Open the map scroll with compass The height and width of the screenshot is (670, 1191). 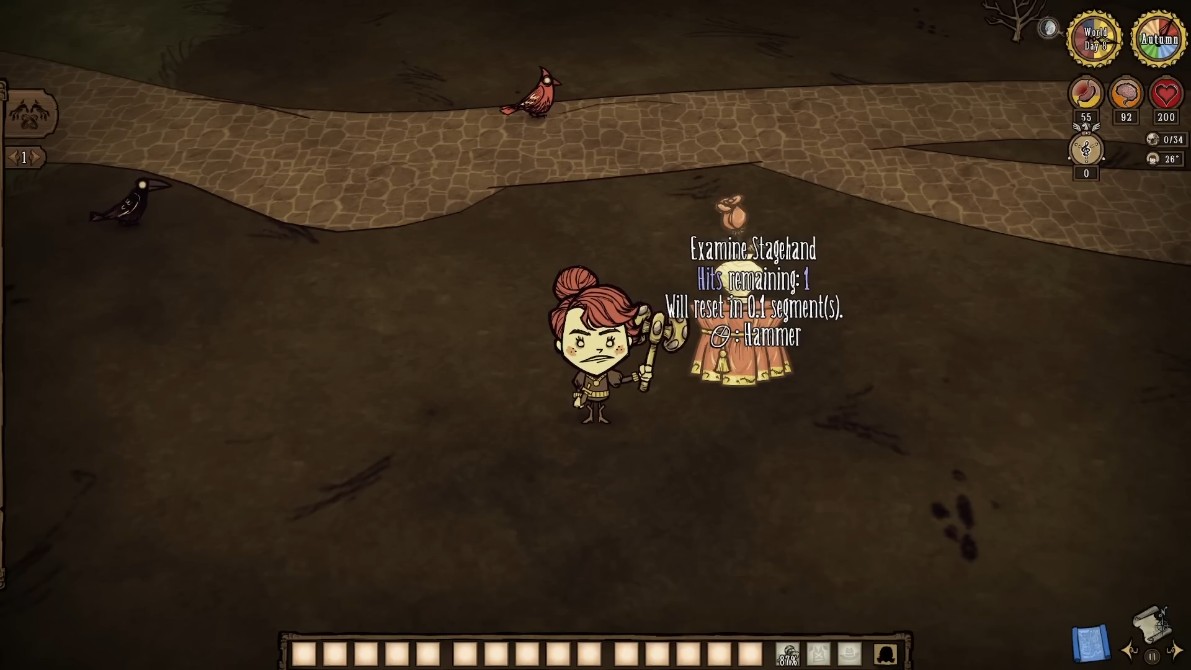[x=1151, y=624]
